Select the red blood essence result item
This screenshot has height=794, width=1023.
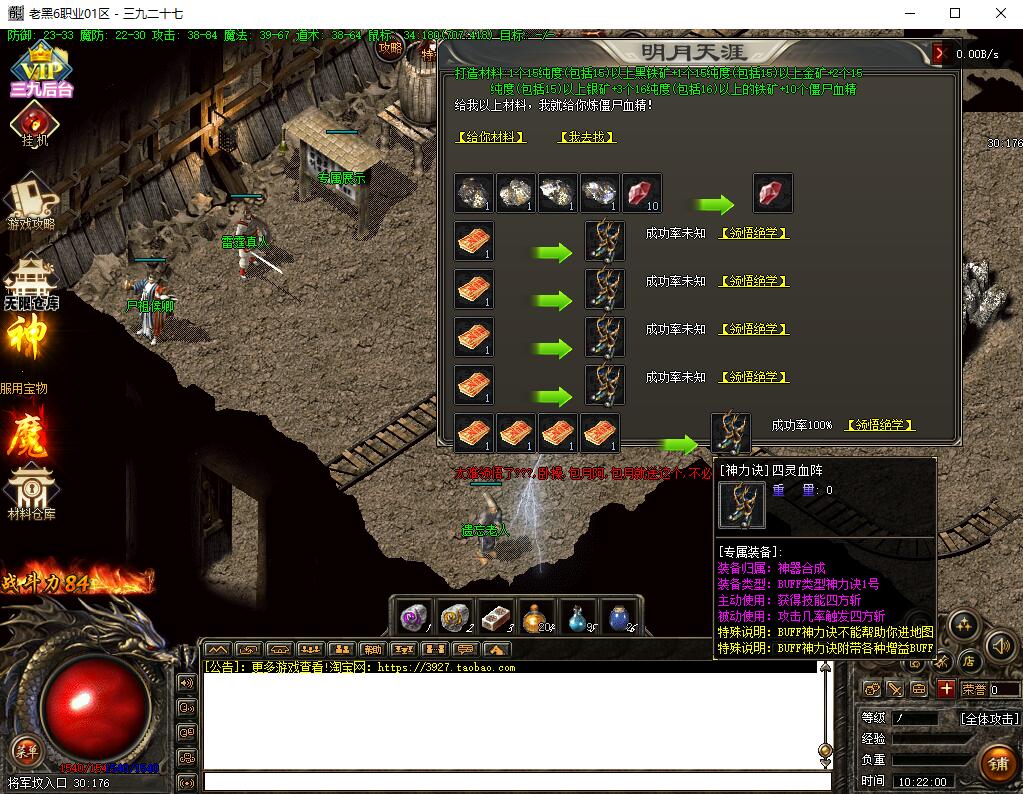[x=772, y=192]
